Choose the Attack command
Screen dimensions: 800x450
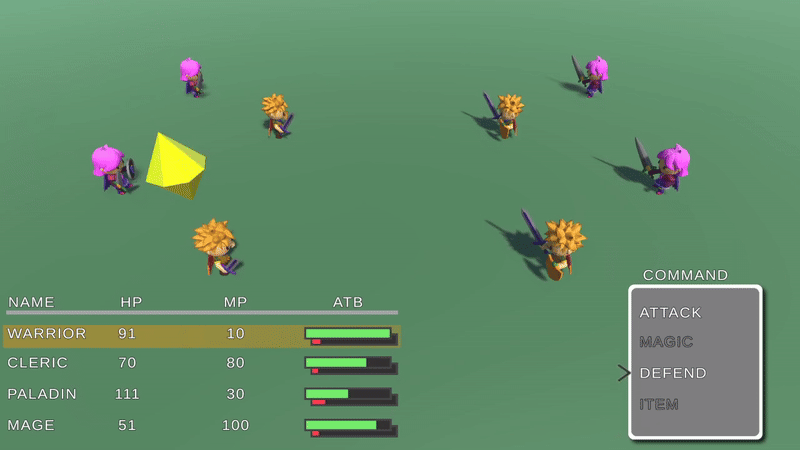pos(671,313)
